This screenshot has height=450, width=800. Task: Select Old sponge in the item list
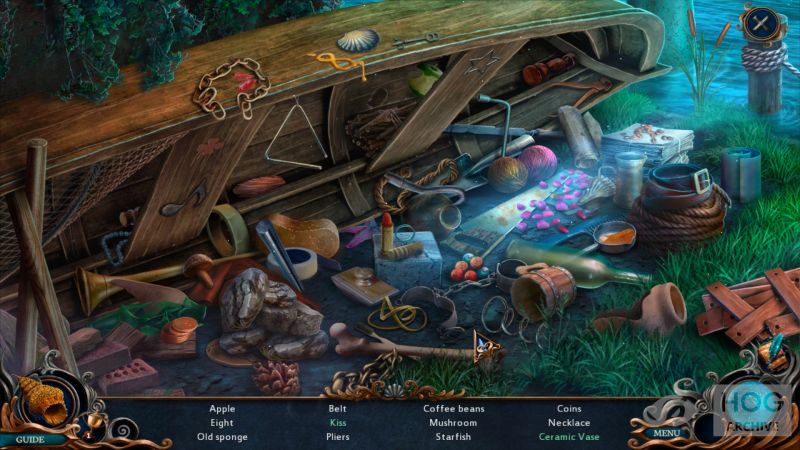click(222, 437)
